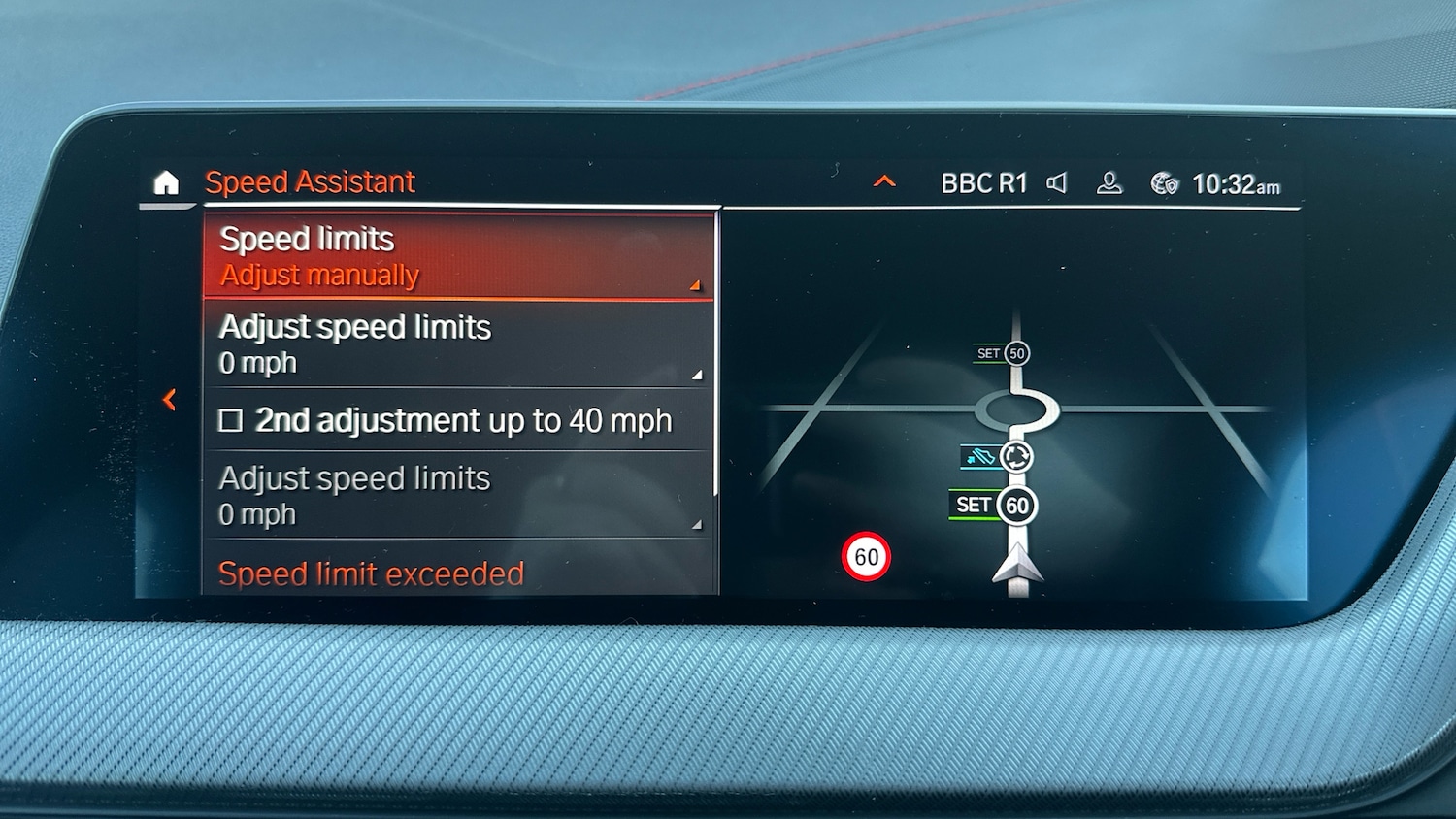Select the globe connectivity icon
Viewport: 1456px width, 819px height.
[x=1164, y=183]
